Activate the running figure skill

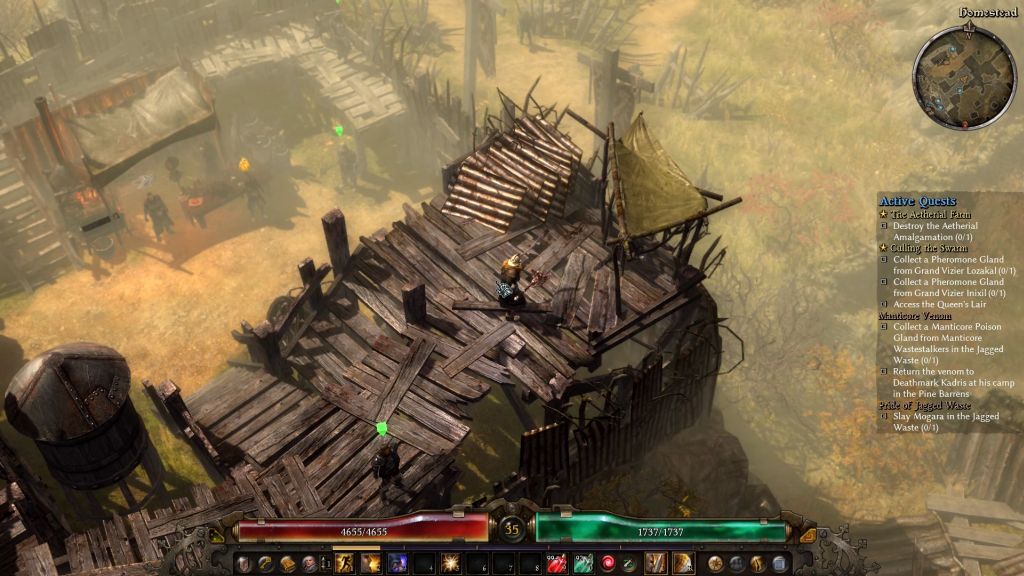pyautogui.click(x=345, y=564)
